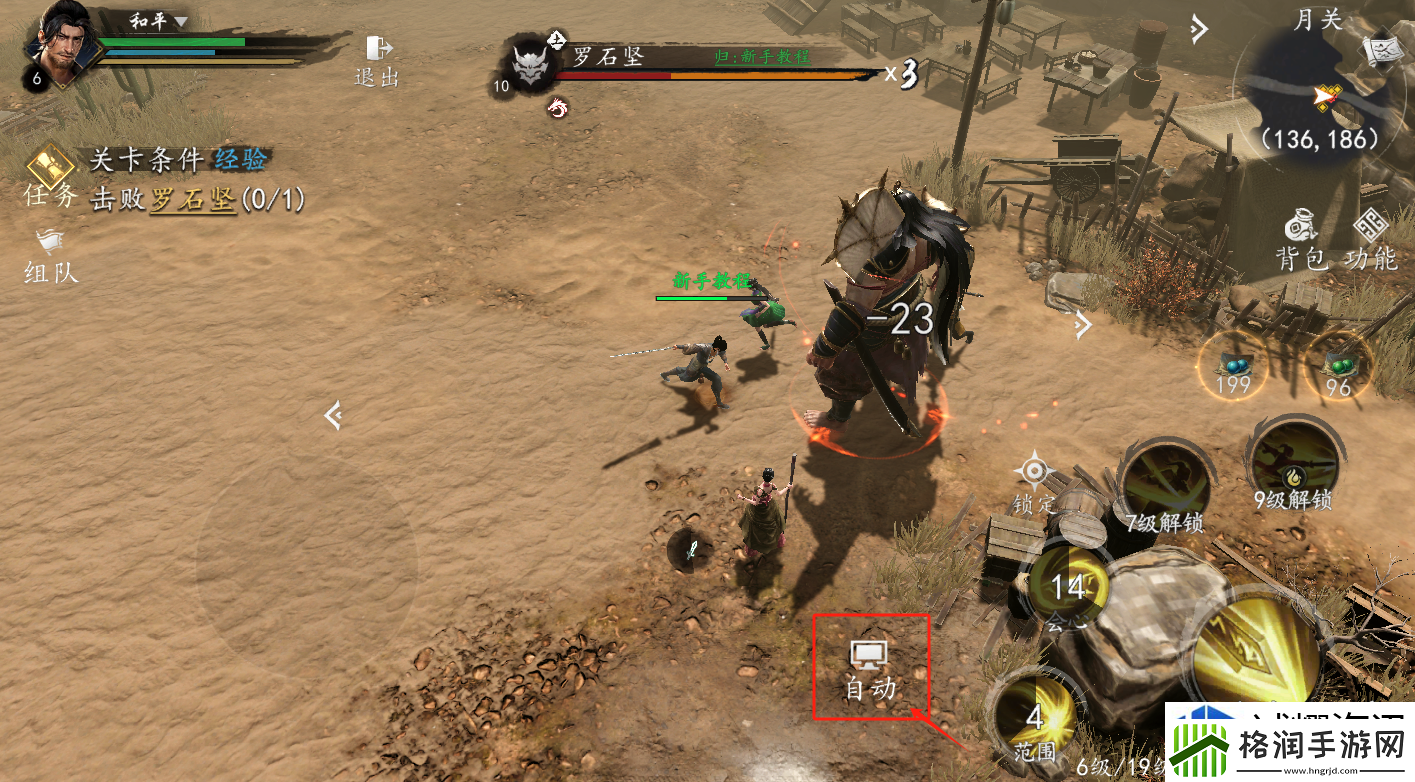Open the 组队 team menu
Viewport: 1415px width, 782px height.
pyautogui.click(x=50, y=255)
